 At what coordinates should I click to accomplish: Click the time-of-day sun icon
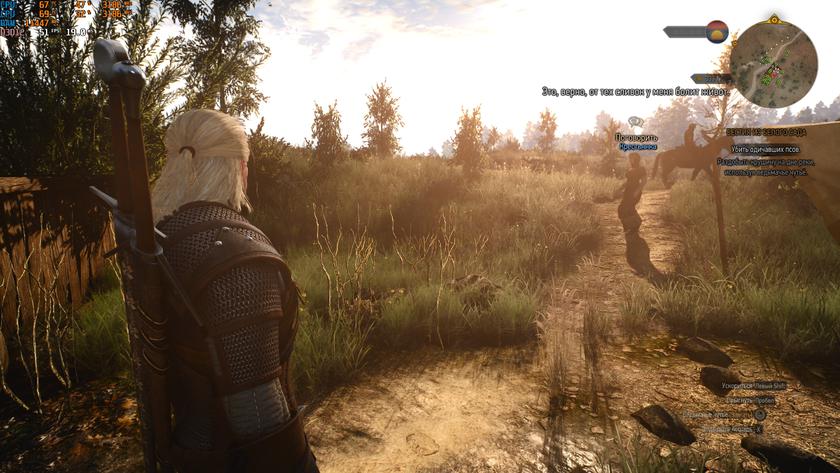click(x=716, y=31)
